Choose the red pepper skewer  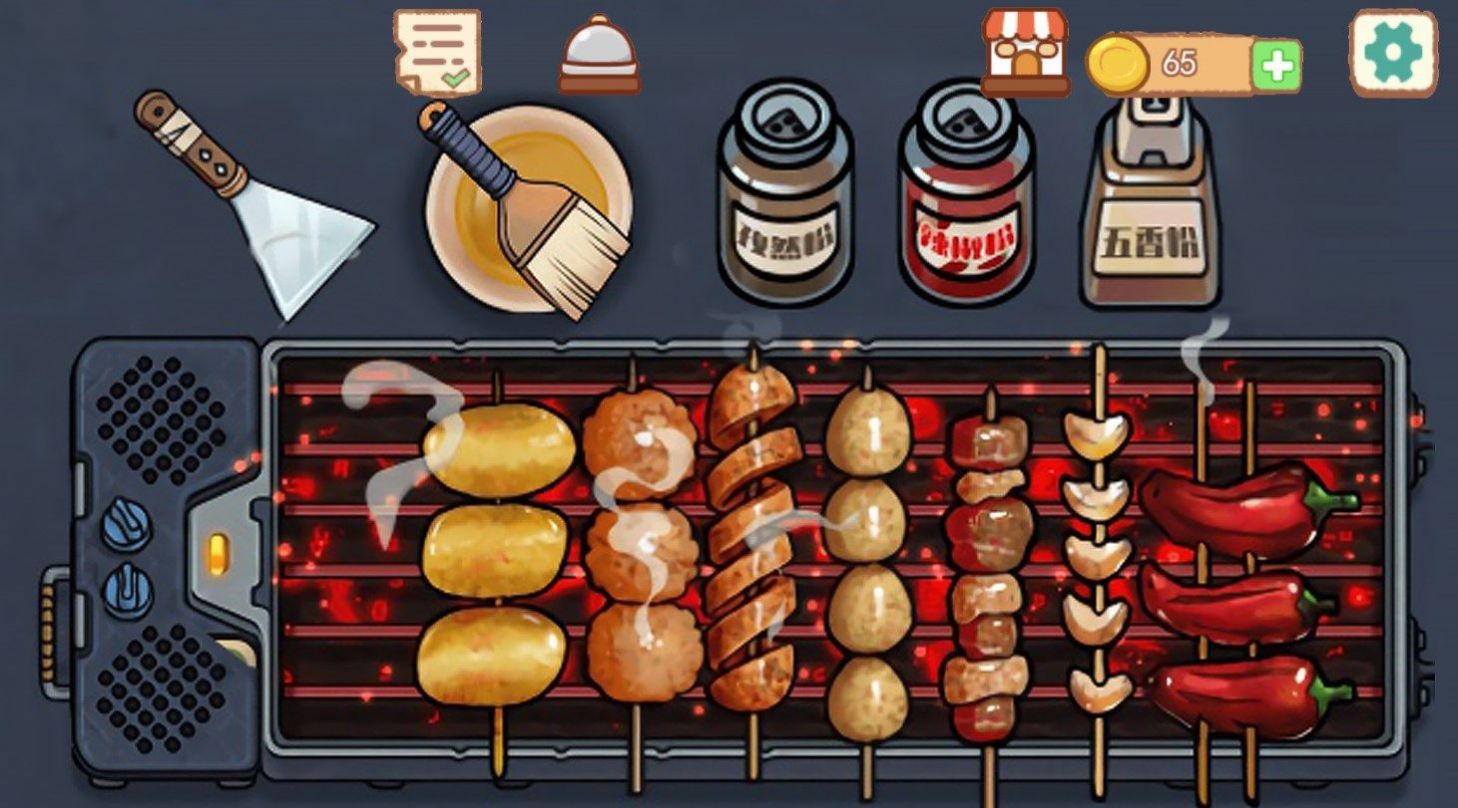[x=1245, y=590]
